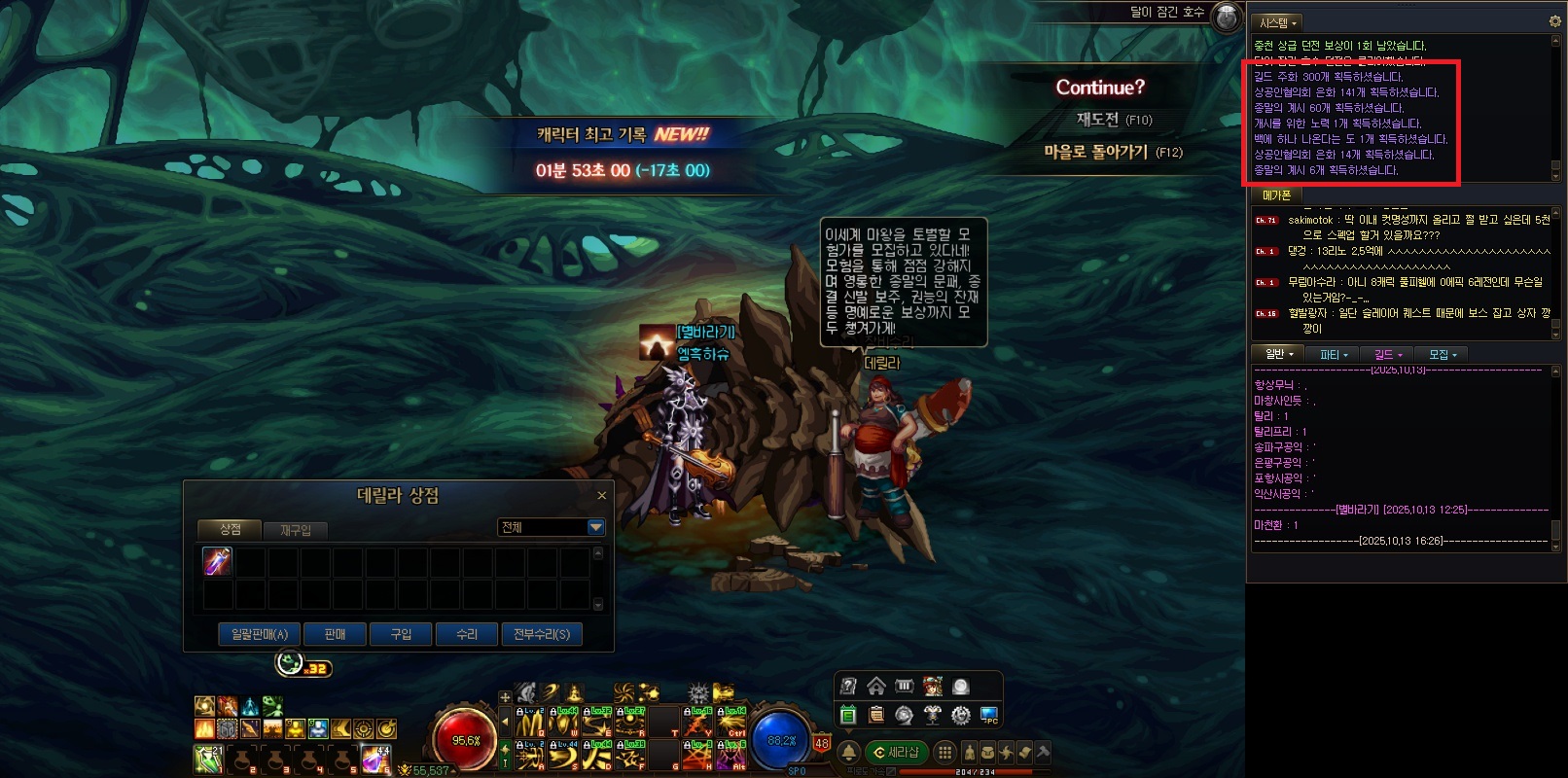
Task: Click the 일괄판매(A) bulk sell button
Action: pyautogui.click(x=260, y=634)
